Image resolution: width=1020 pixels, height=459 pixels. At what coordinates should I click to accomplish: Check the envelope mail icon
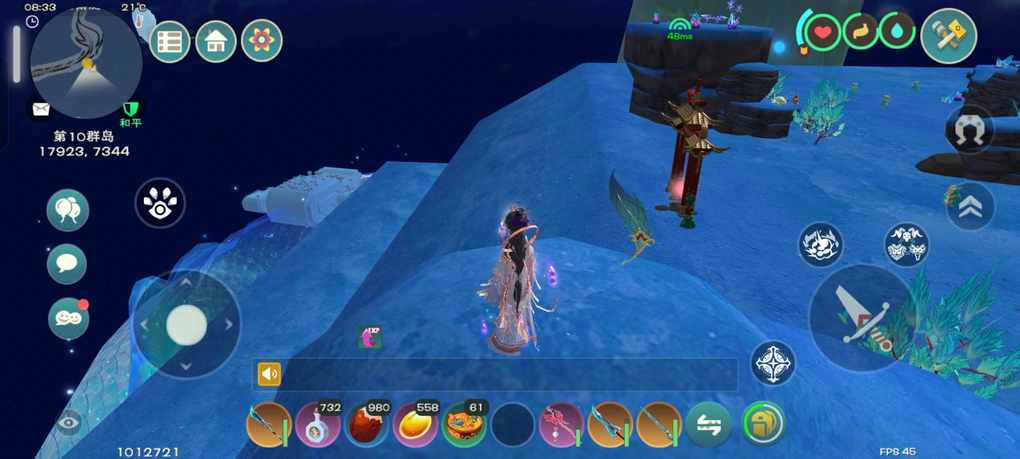point(41,109)
